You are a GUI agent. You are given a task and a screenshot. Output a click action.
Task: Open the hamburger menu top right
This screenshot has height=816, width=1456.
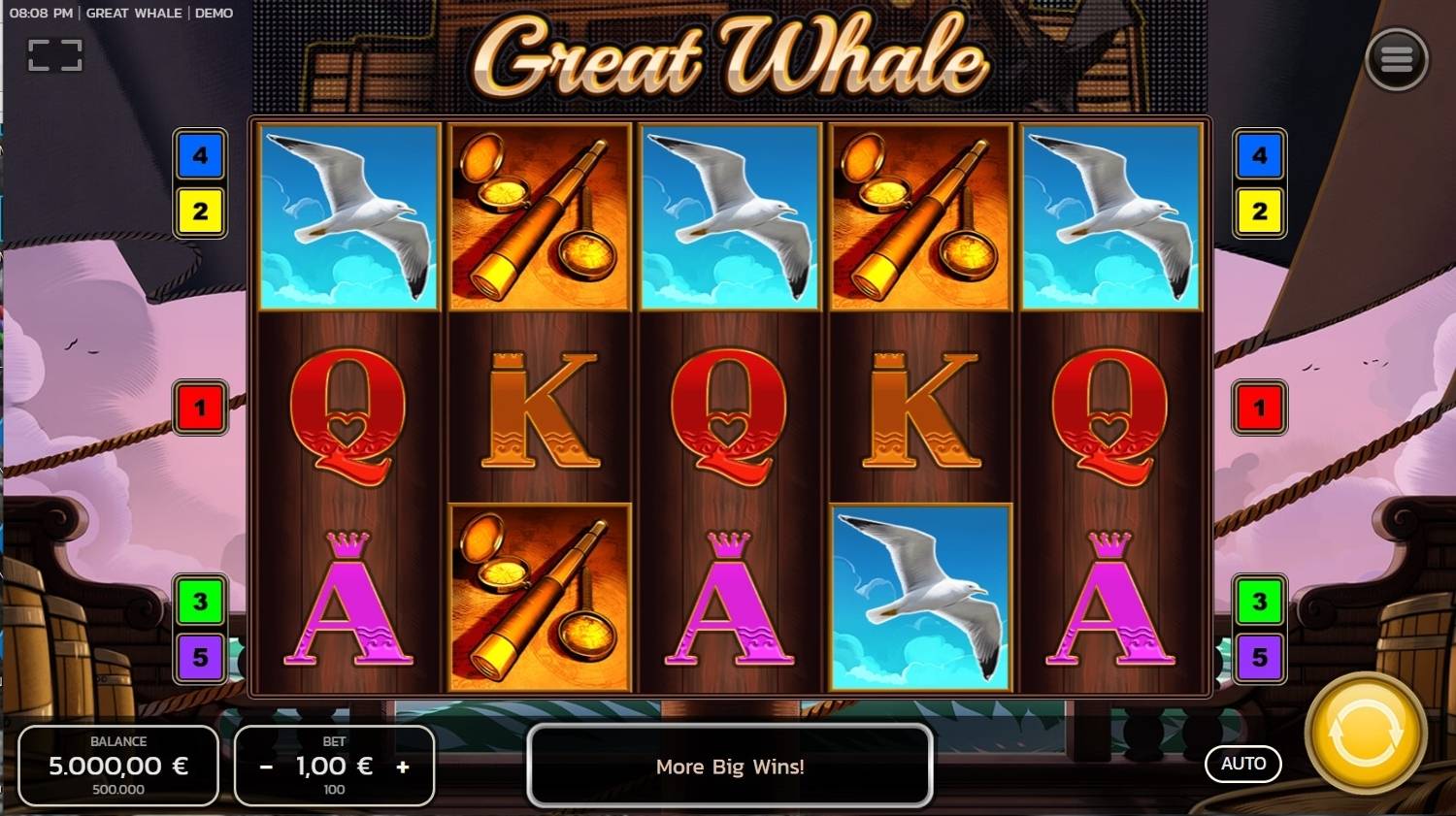(1397, 58)
